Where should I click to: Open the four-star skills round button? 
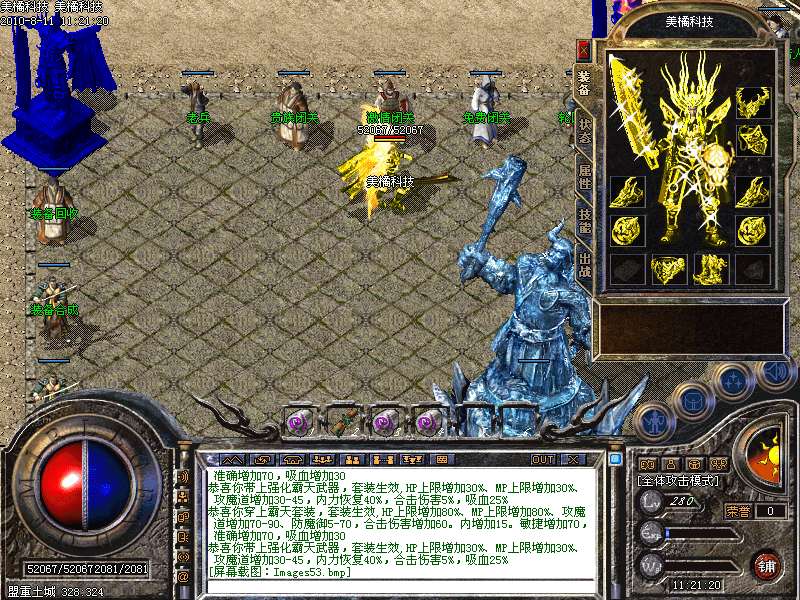point(733,379)
